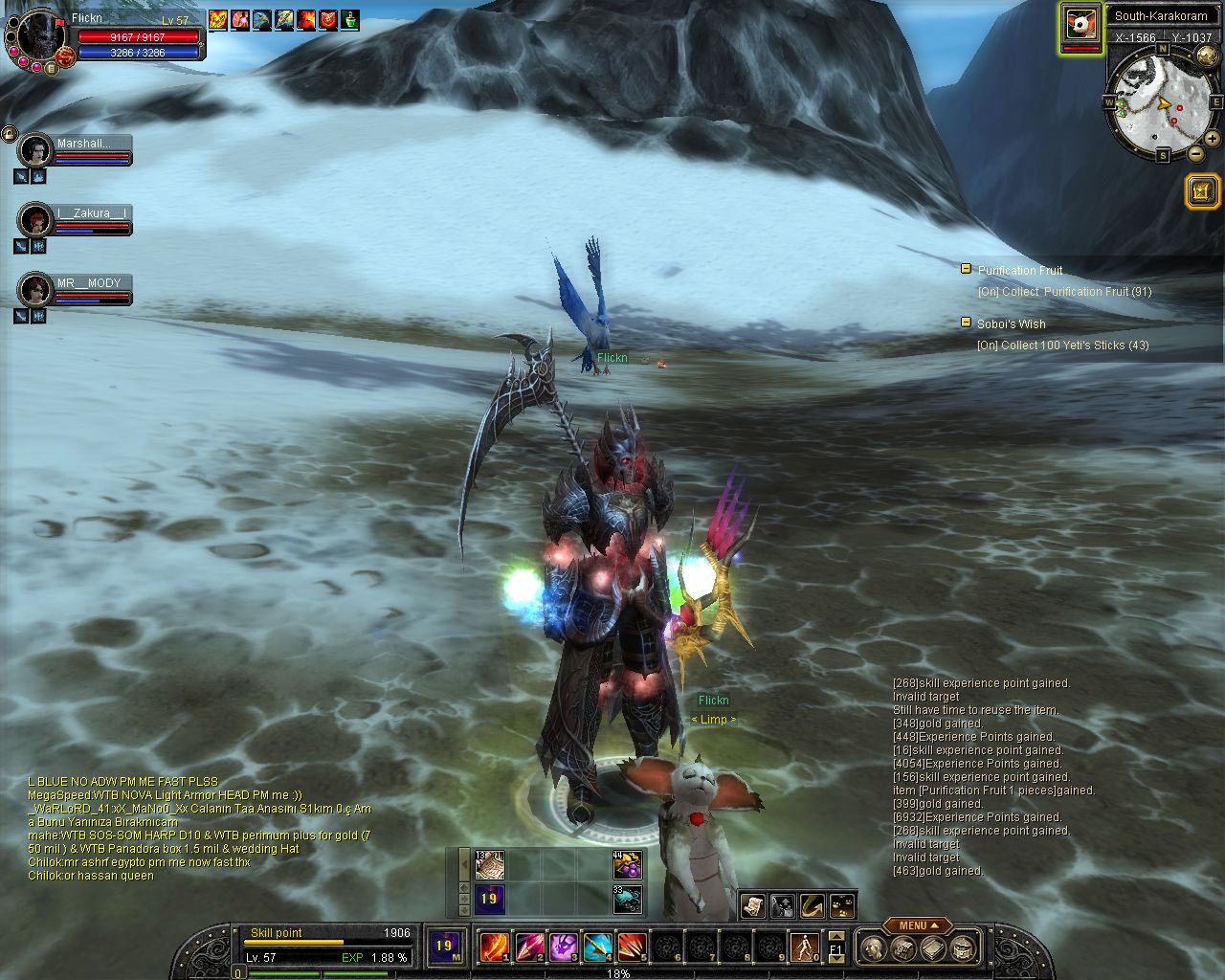Viewport: 1225px width, 980px height.
Task: Toggle the walking figure action in slot 0
Action: click(x=804, y=947)
